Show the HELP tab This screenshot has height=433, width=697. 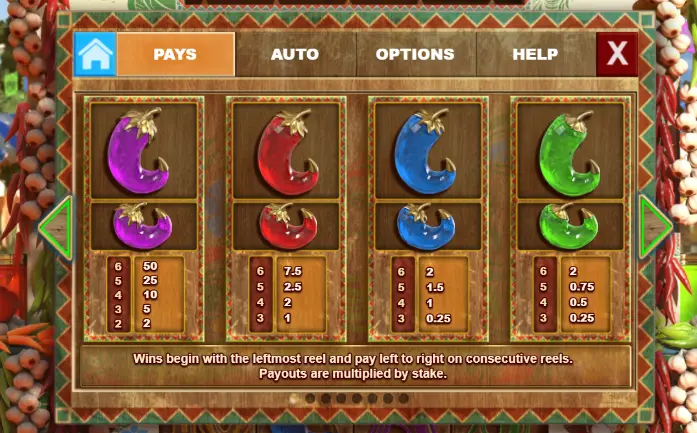535,54
